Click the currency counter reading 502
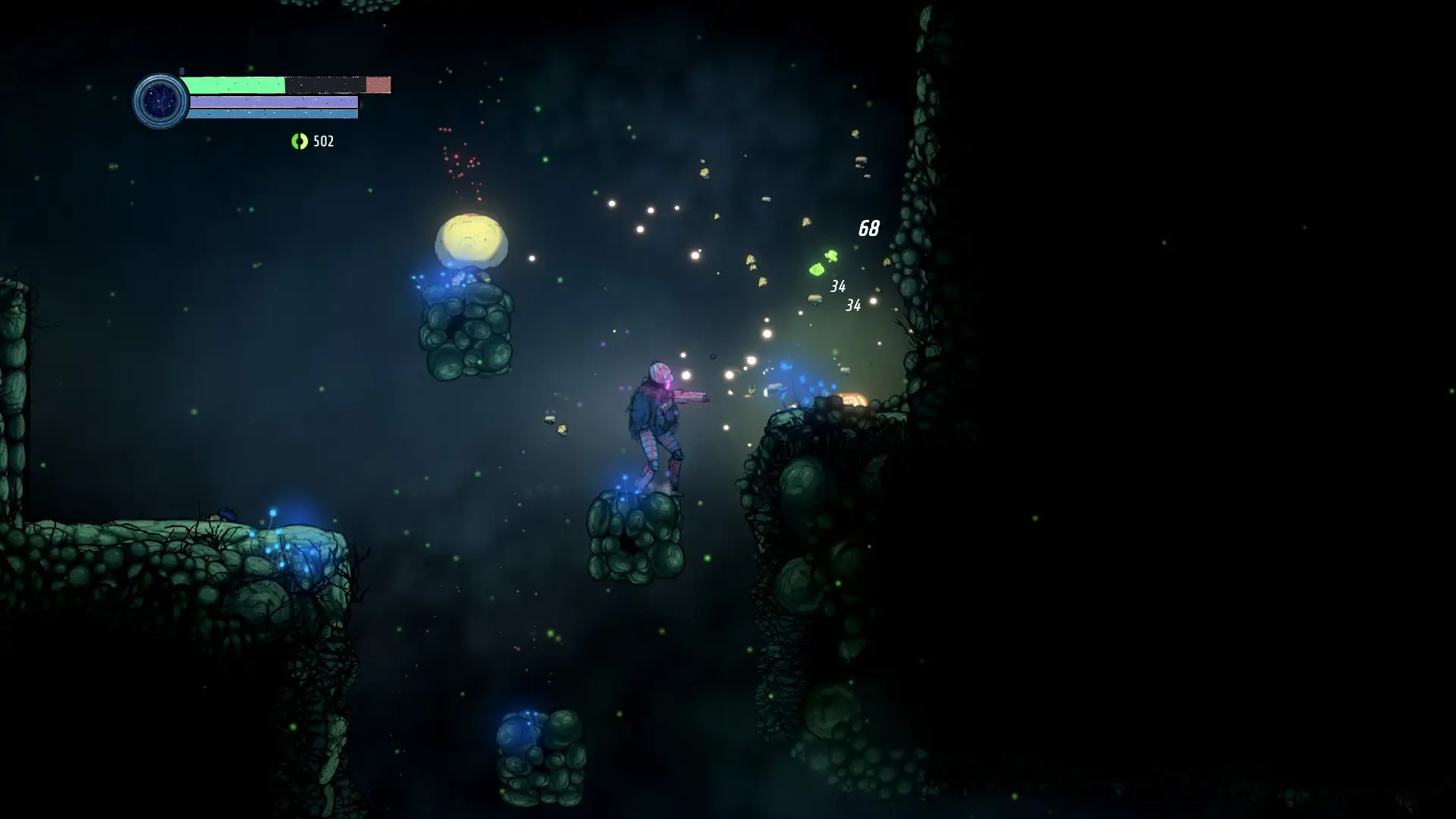 (322, 141)
